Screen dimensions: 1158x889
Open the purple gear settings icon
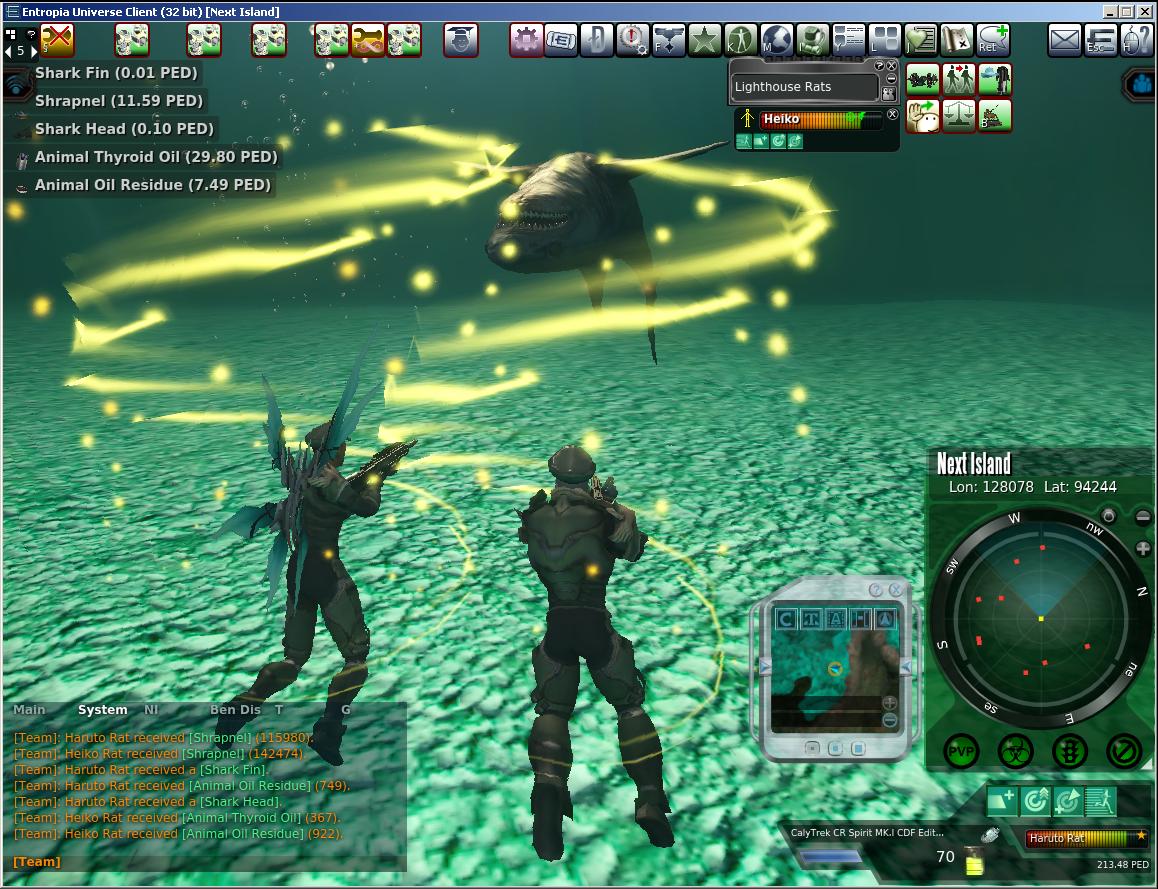pos(526,41)
